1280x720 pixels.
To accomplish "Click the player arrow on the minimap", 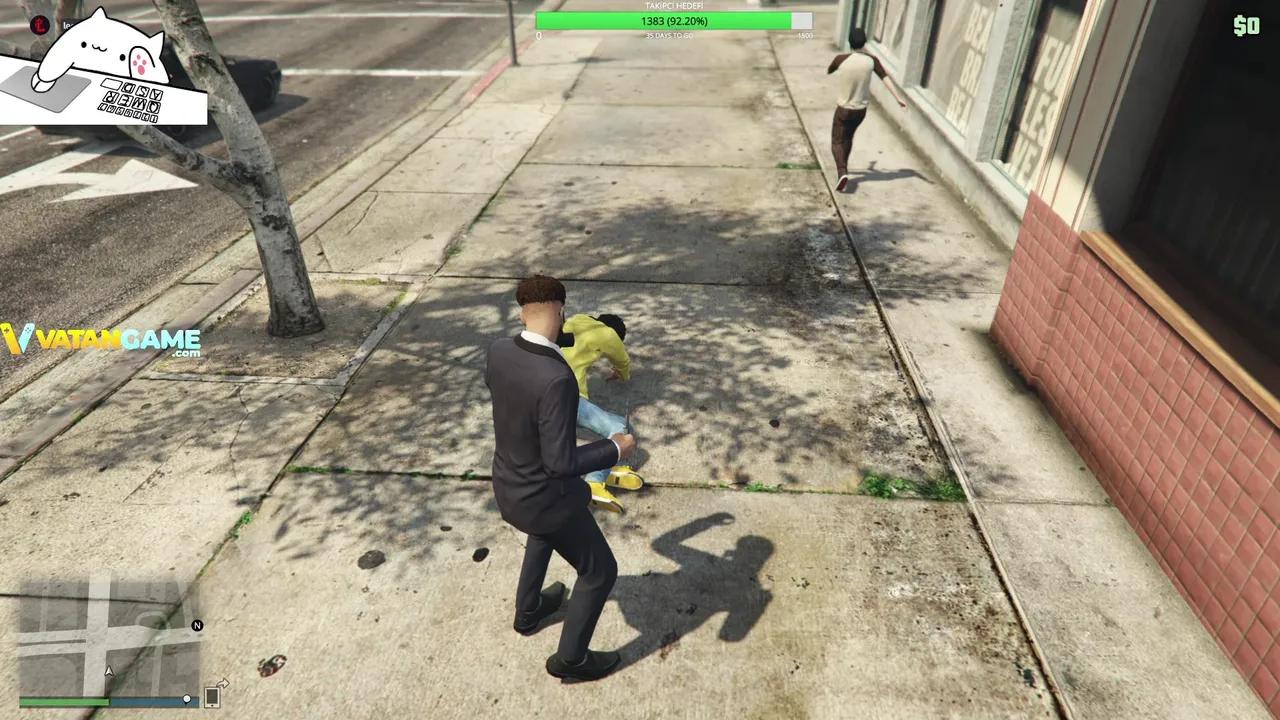I will tap(107, 672).
